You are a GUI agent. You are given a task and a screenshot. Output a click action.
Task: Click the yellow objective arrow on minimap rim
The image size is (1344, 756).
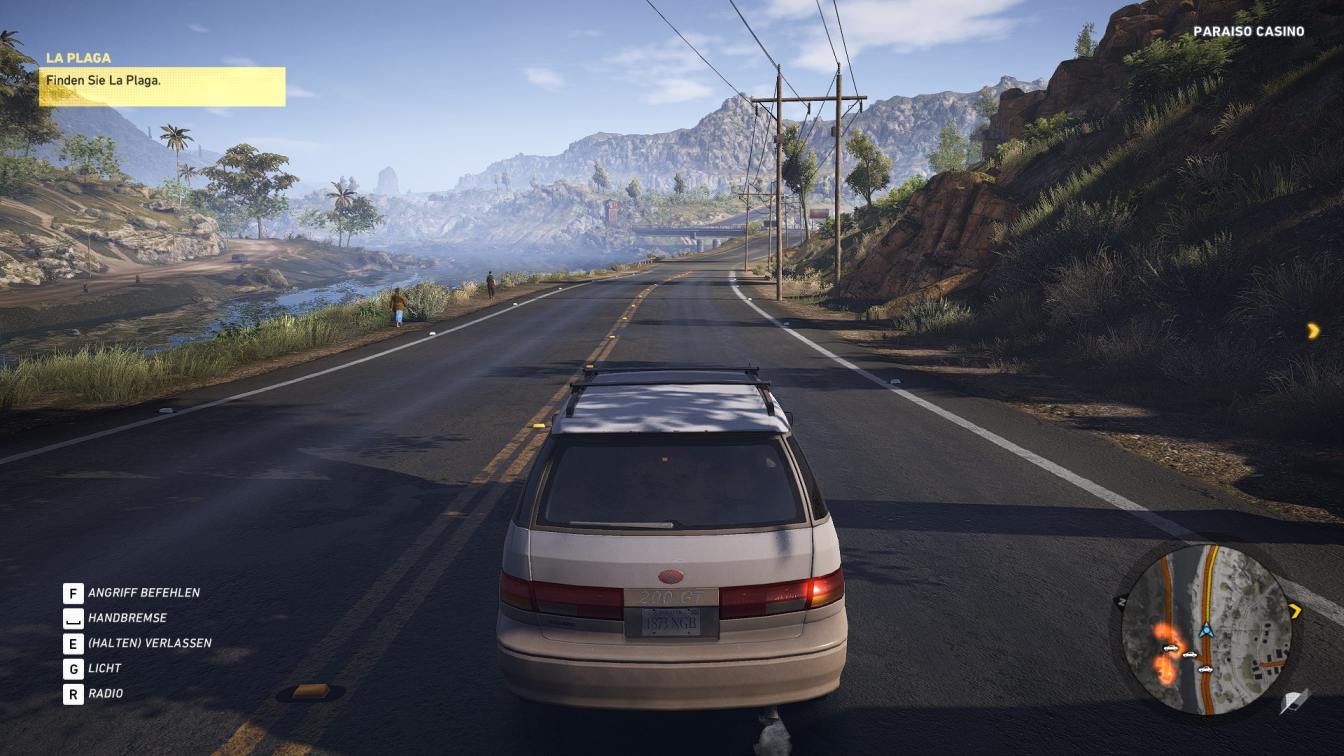coord(1295,610)
